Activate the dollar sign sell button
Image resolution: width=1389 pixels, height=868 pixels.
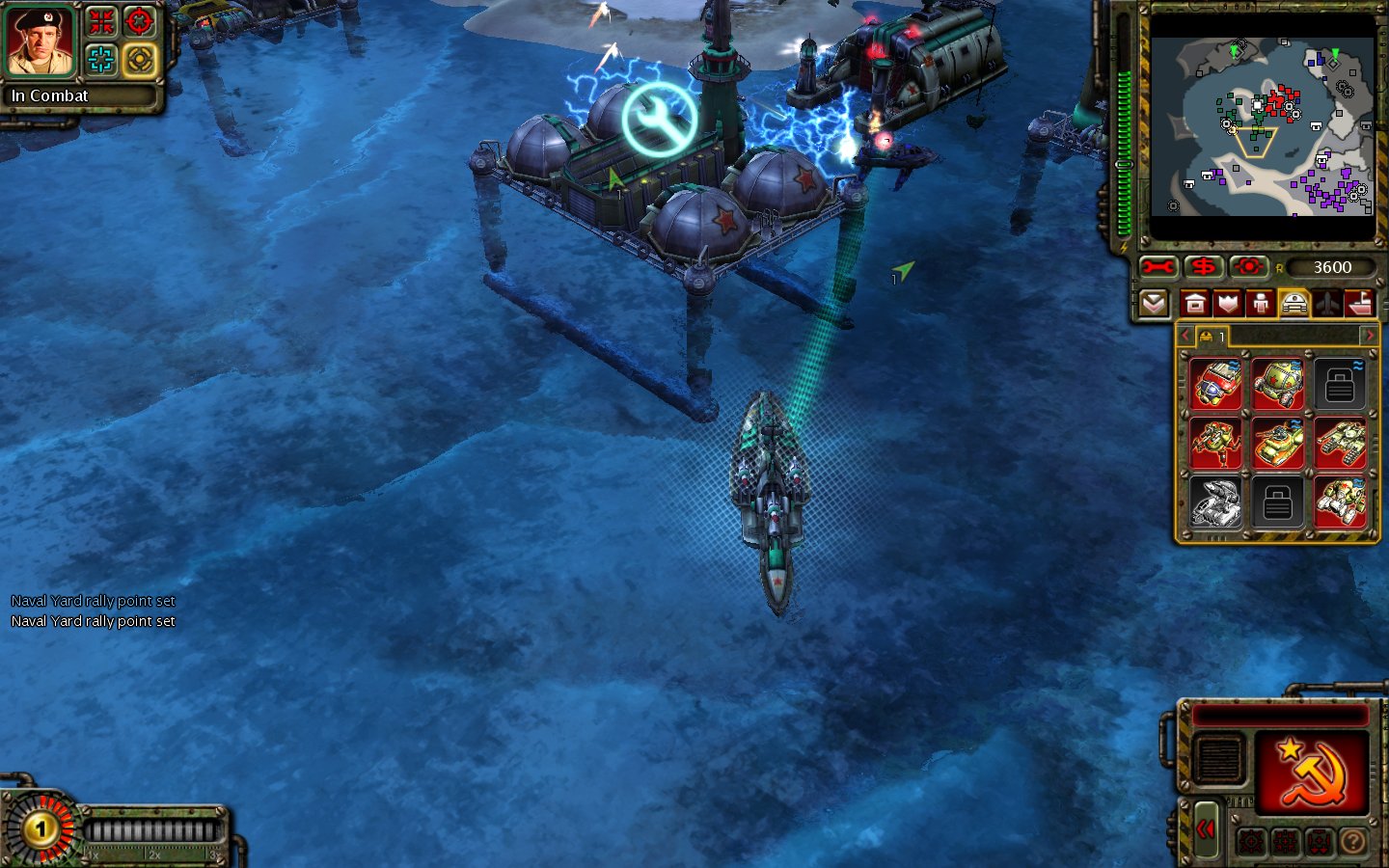(1203, 267)
